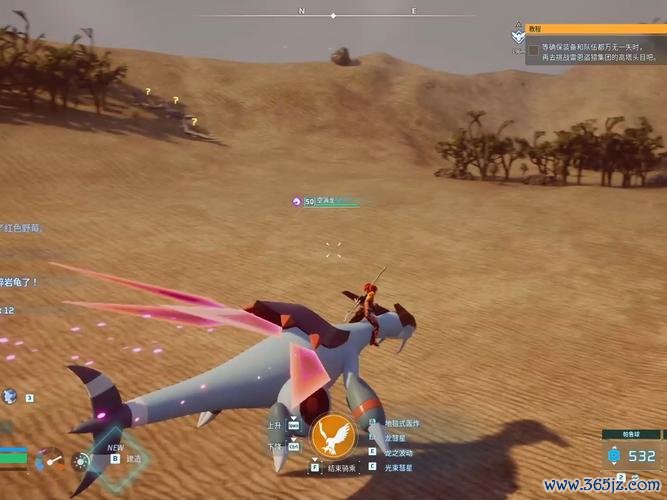Click the compass bar at top

tap(357, 12)
